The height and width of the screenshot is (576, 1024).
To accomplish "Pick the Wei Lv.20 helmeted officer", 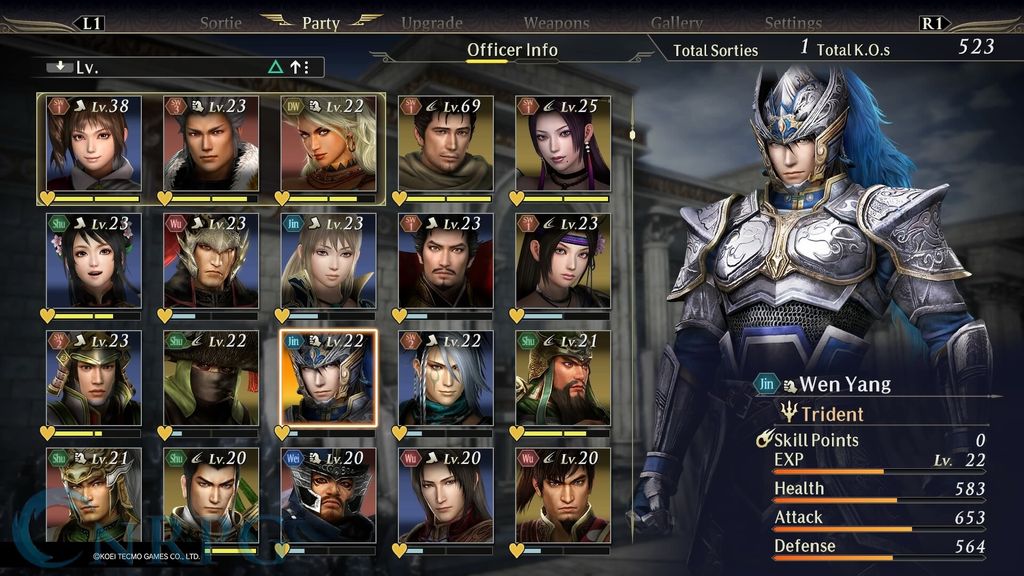I will [328, 495].
